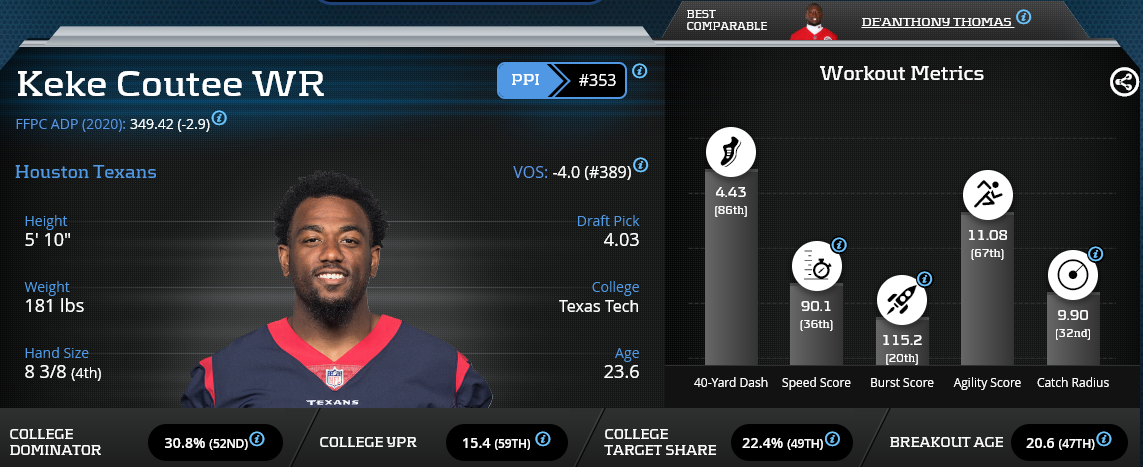Click the 40-Yard Dash shoe icon
1143x467 pixels.
pos(731,152)
